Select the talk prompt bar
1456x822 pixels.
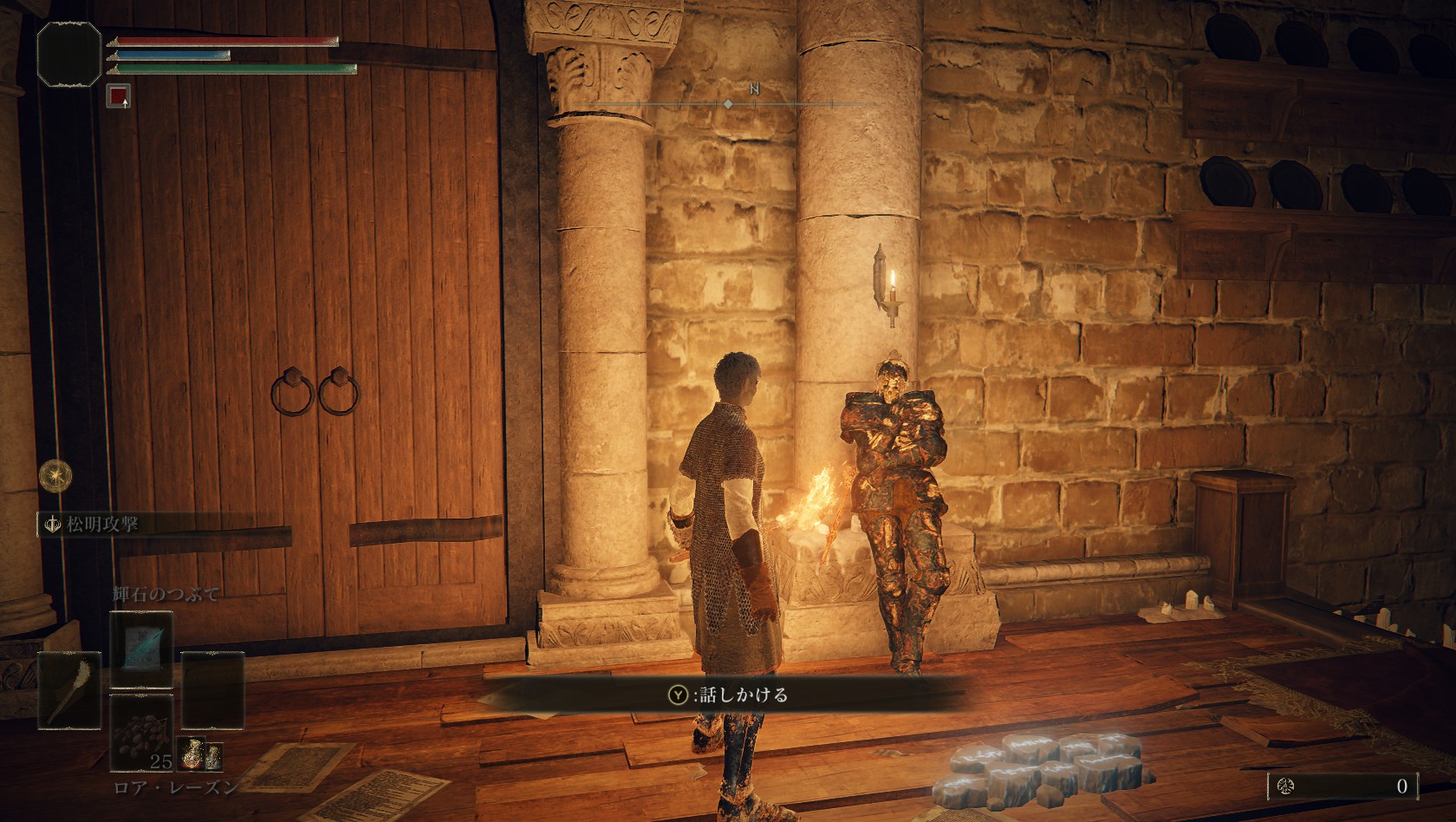[x=726, y=694]
